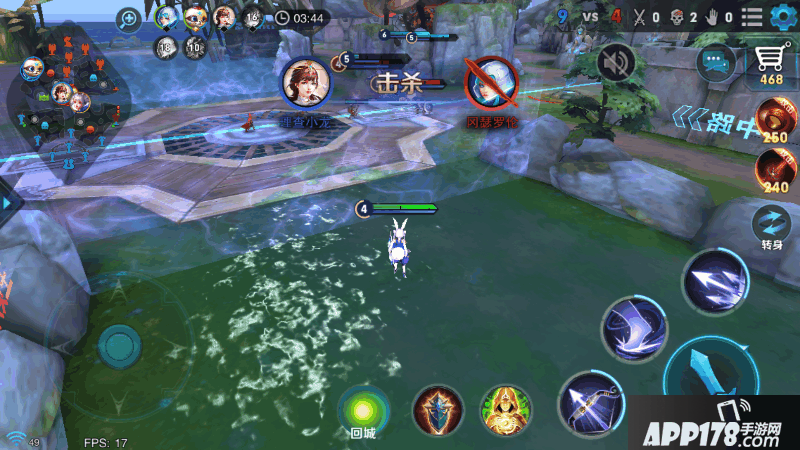Cast the bow and arrow skill
The width and height of the screenshot is (800, 450).
pos(590,402)
